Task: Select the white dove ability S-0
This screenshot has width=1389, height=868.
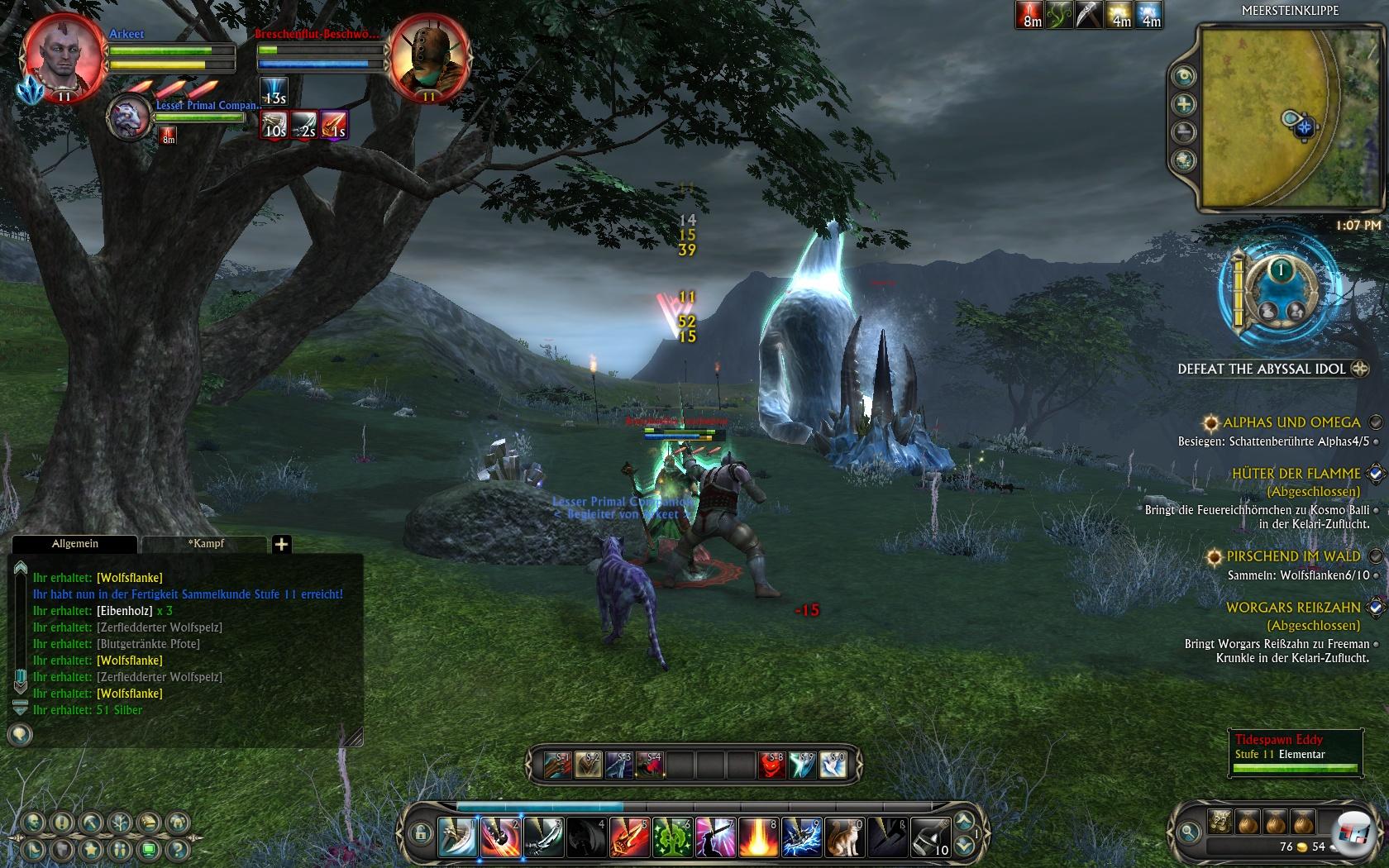Action: pyautogui.click(x=833, y=765)
